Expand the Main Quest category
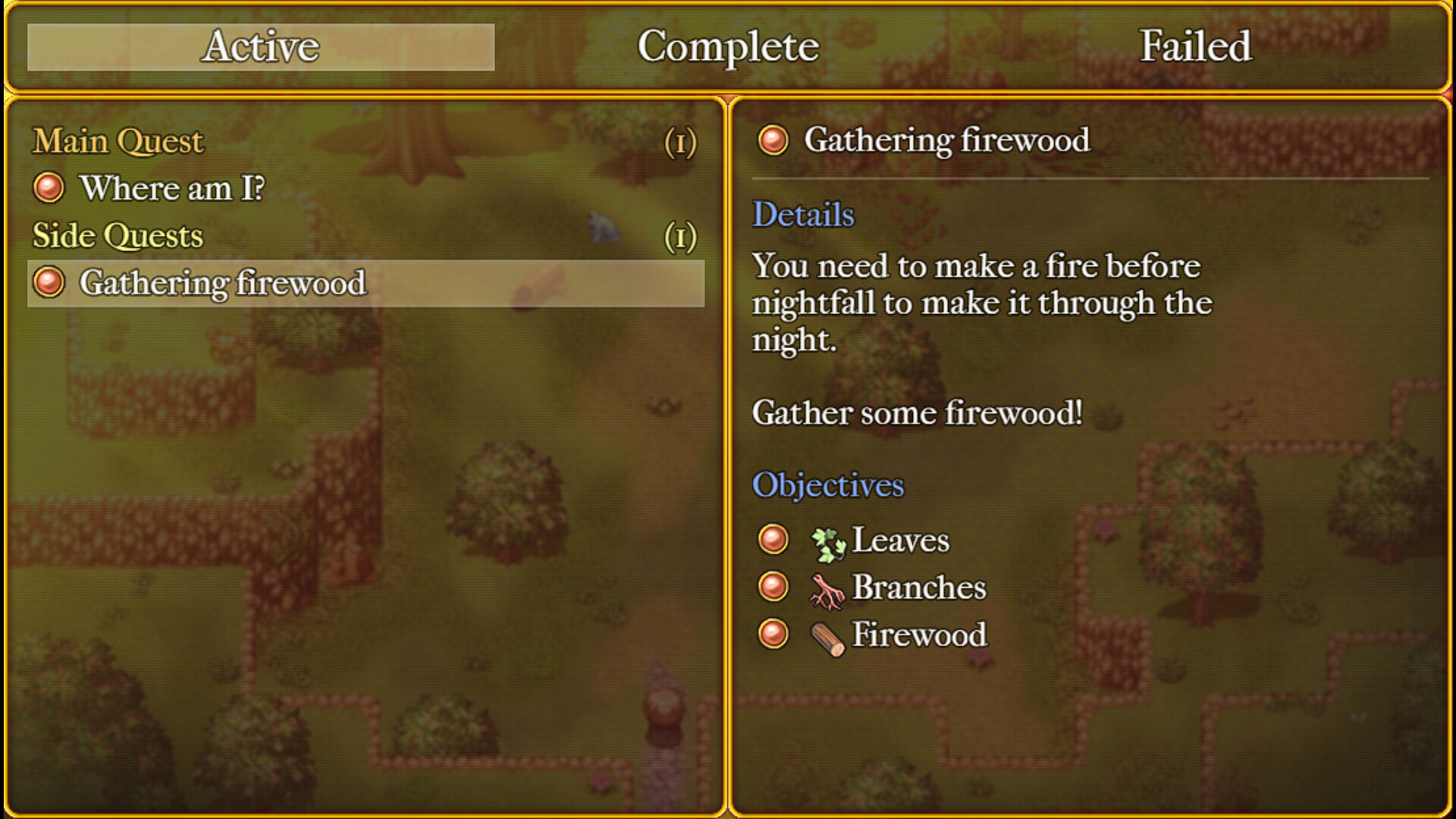 click(x=119, y=141)
